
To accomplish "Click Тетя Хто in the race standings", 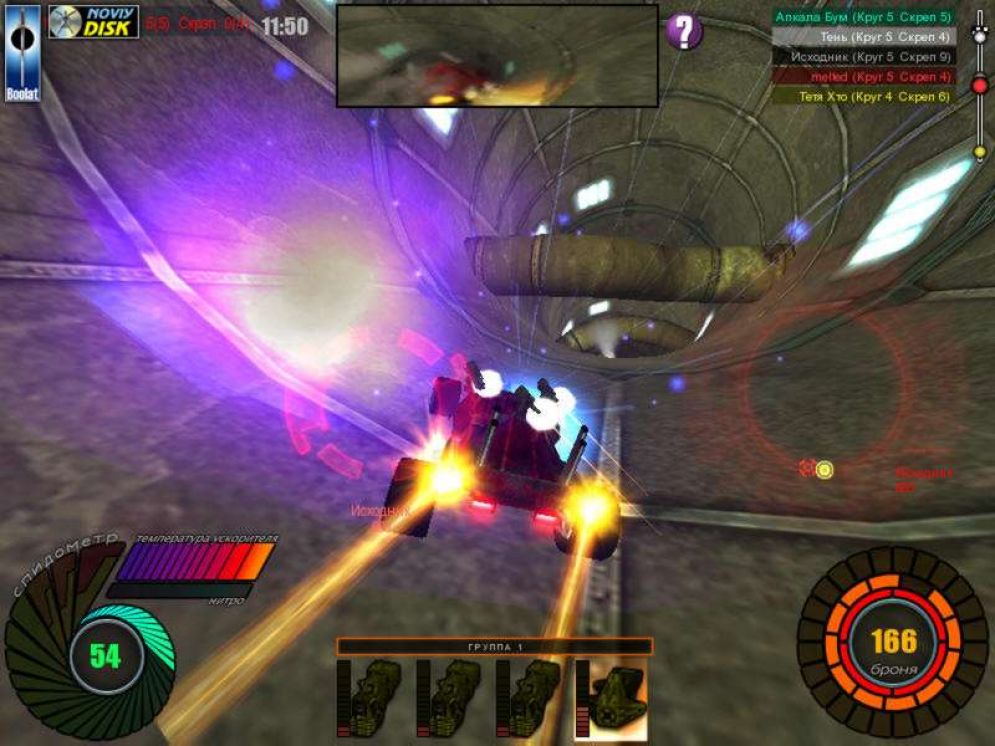I will tap(863, 97).
